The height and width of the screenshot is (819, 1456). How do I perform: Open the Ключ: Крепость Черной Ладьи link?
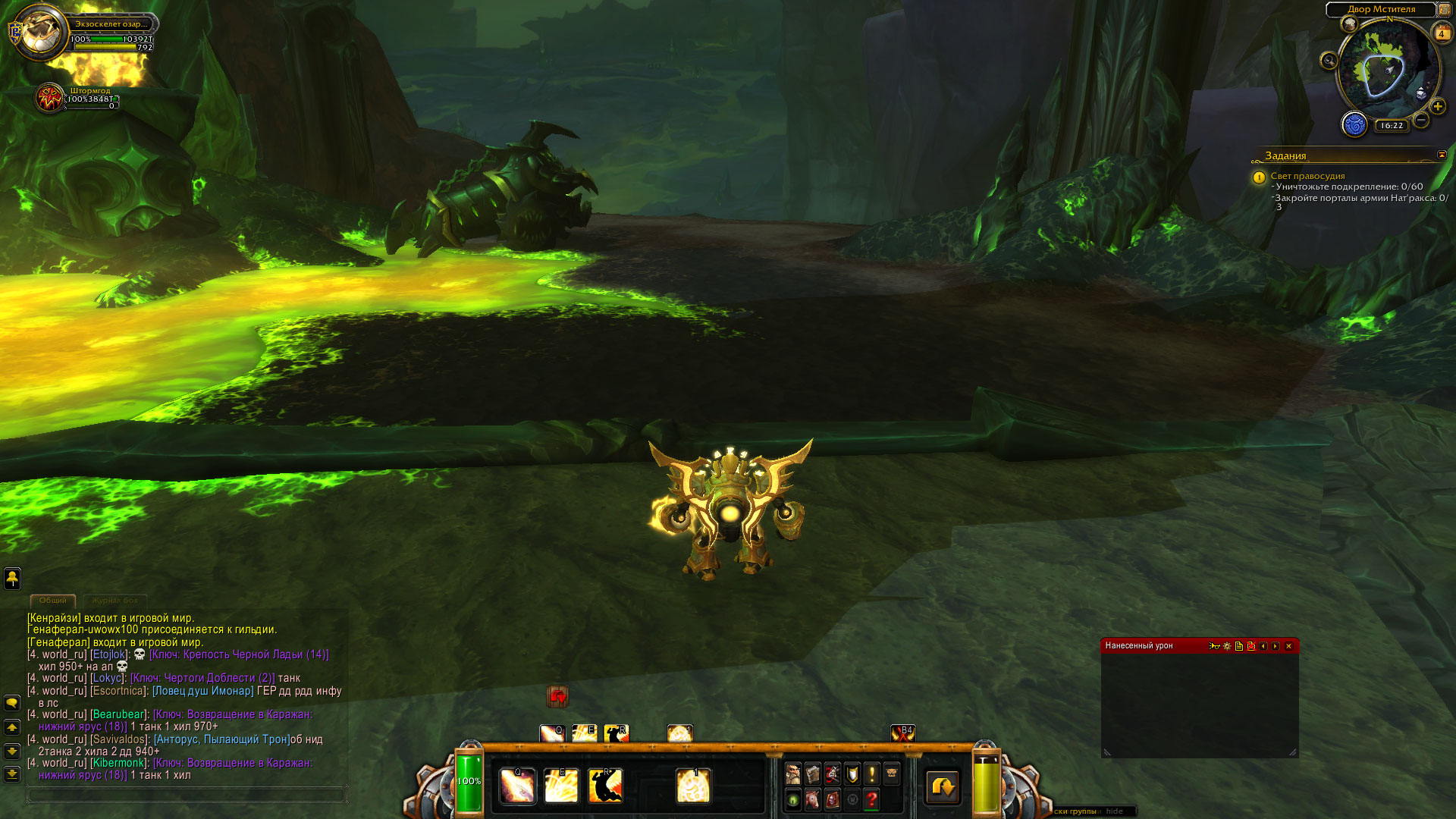239,654
